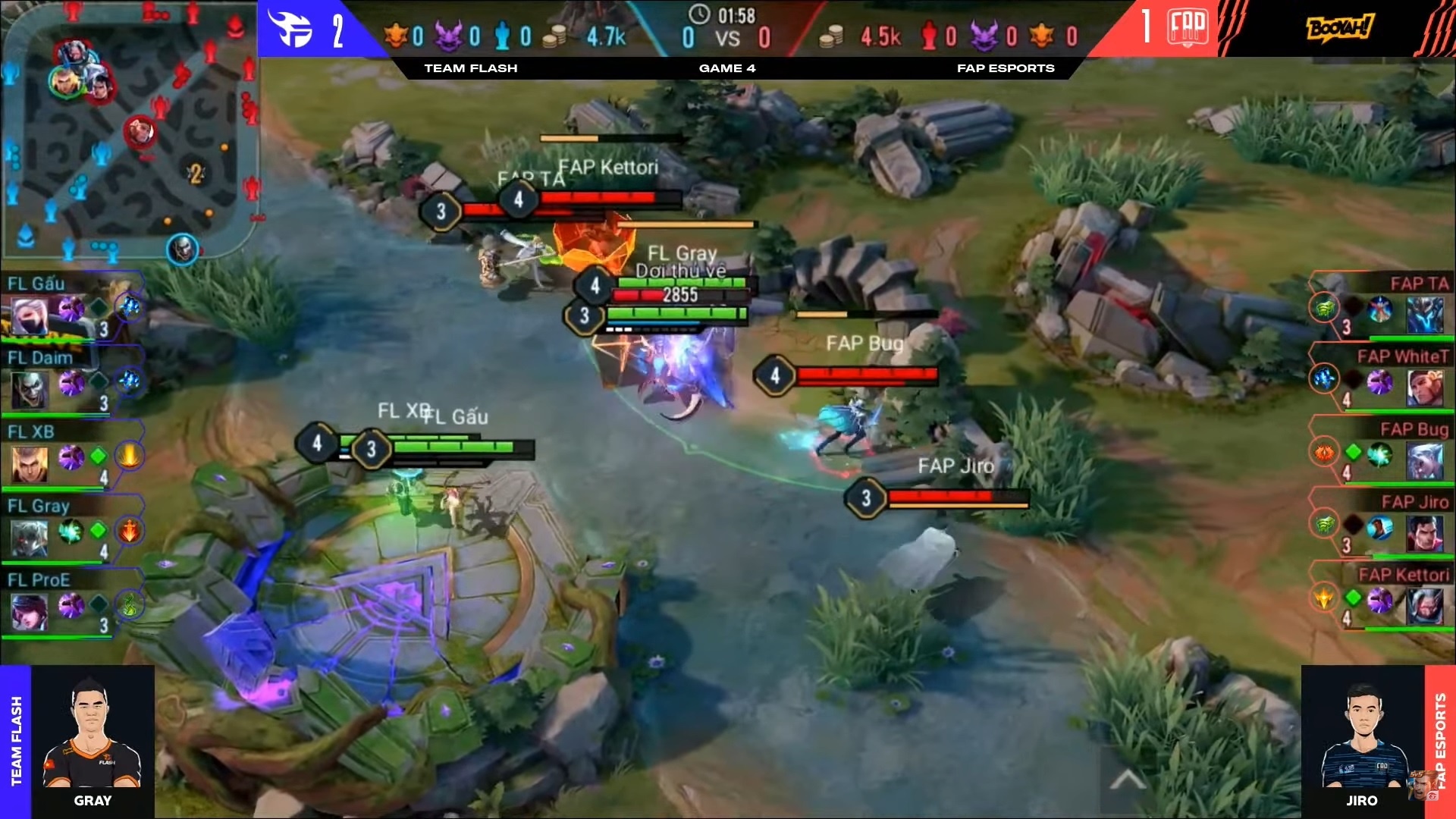
Task: Select FAP Bug's hero portrait
Action: coord(1424,461)
